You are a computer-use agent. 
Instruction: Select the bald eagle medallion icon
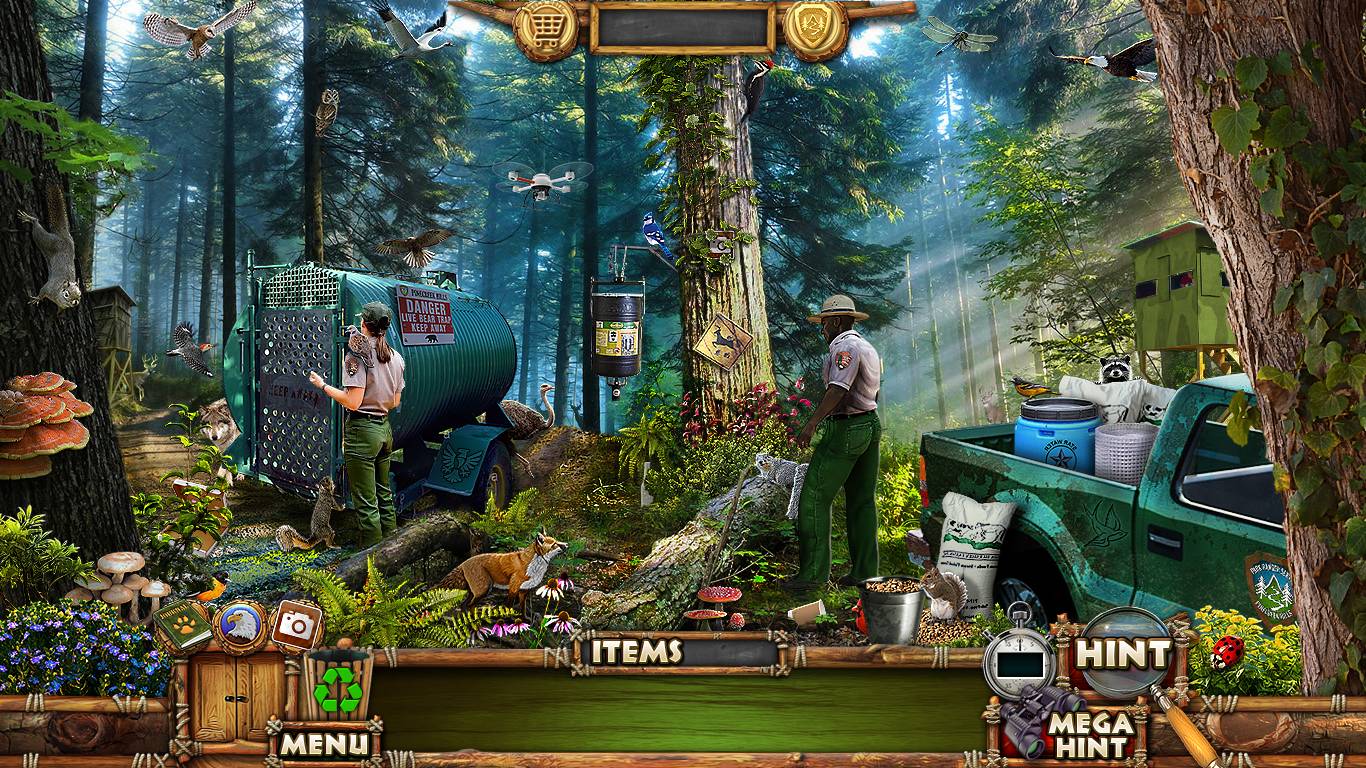point(240,626)
